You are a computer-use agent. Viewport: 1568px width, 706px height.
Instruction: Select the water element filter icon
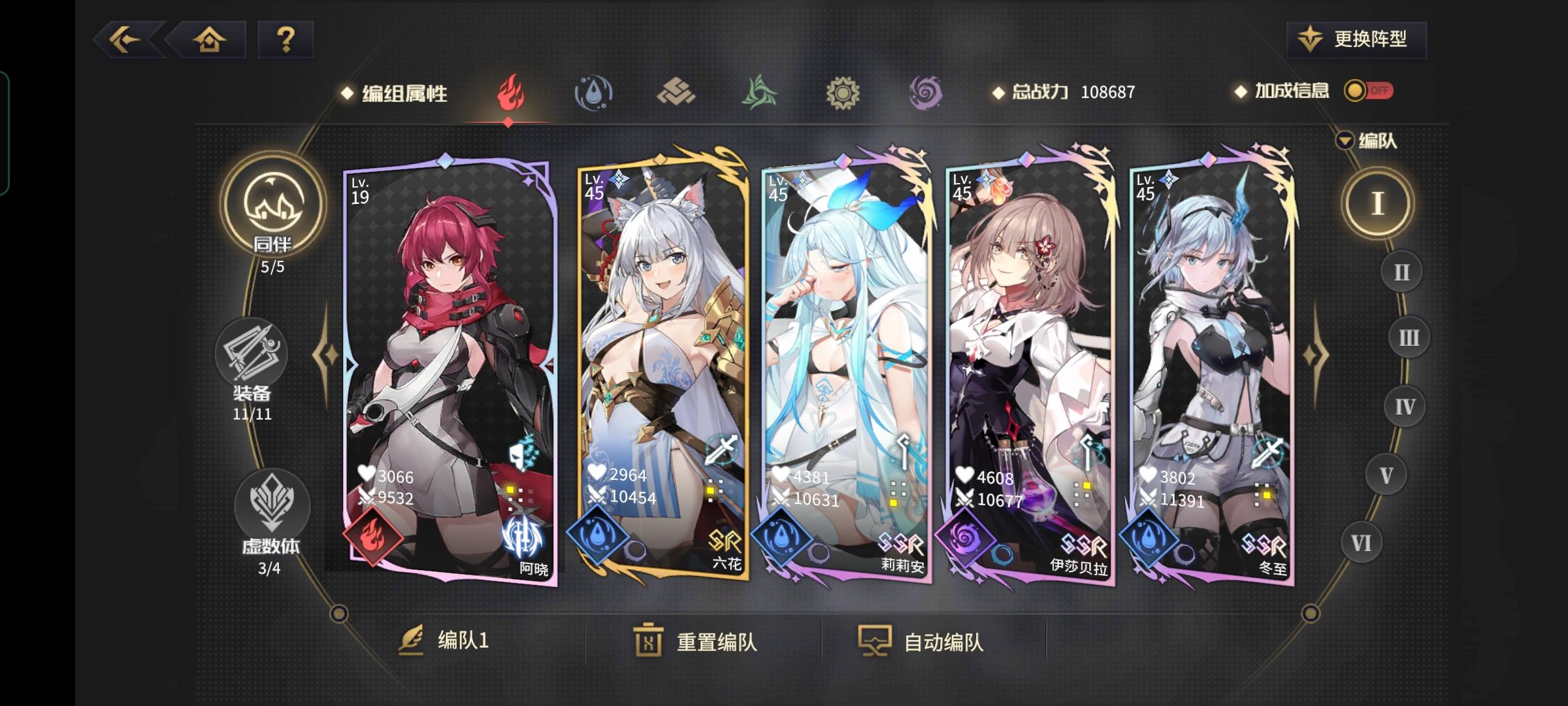coord(593,93)
